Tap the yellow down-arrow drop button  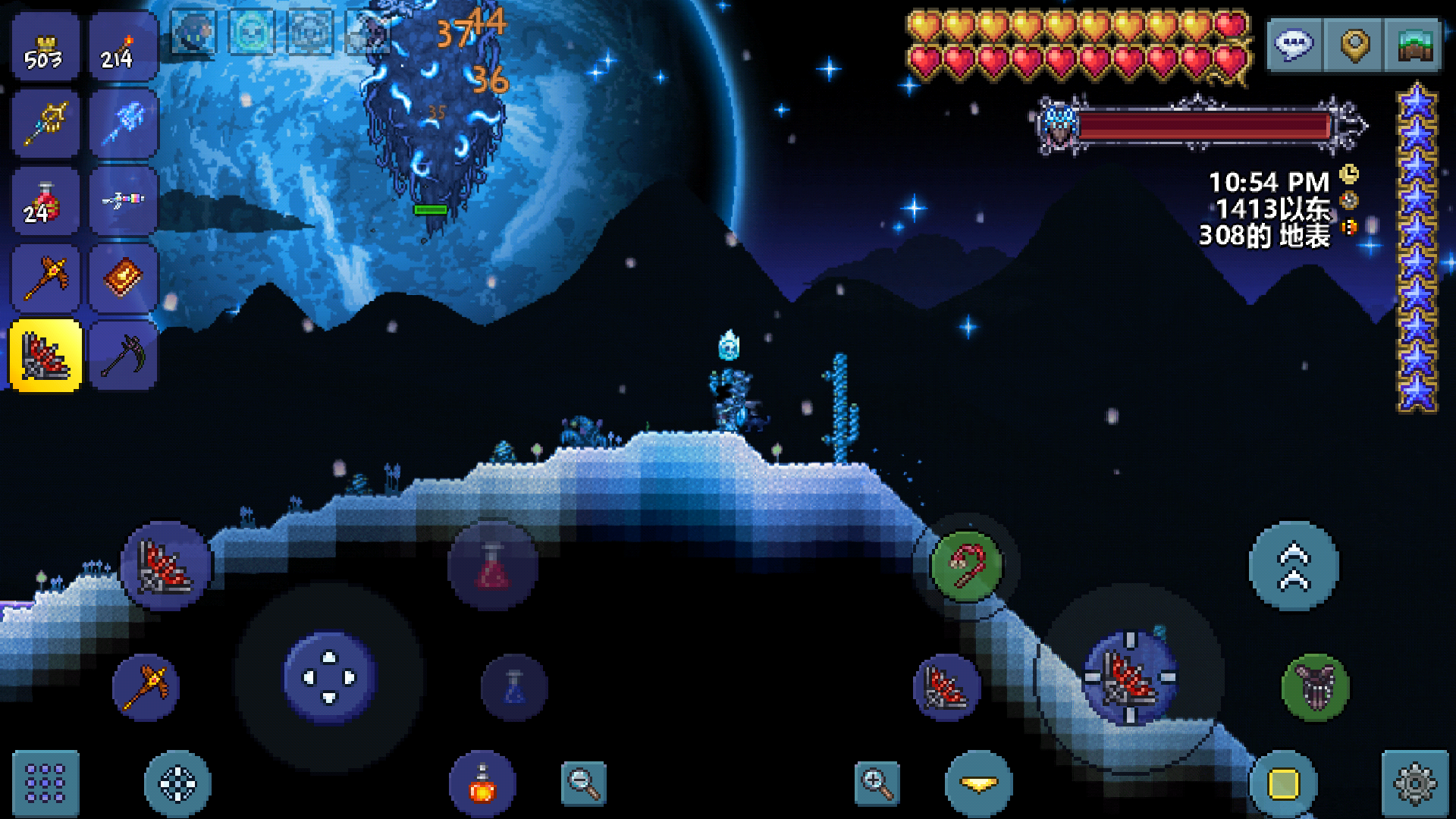(x=979, y=783)
